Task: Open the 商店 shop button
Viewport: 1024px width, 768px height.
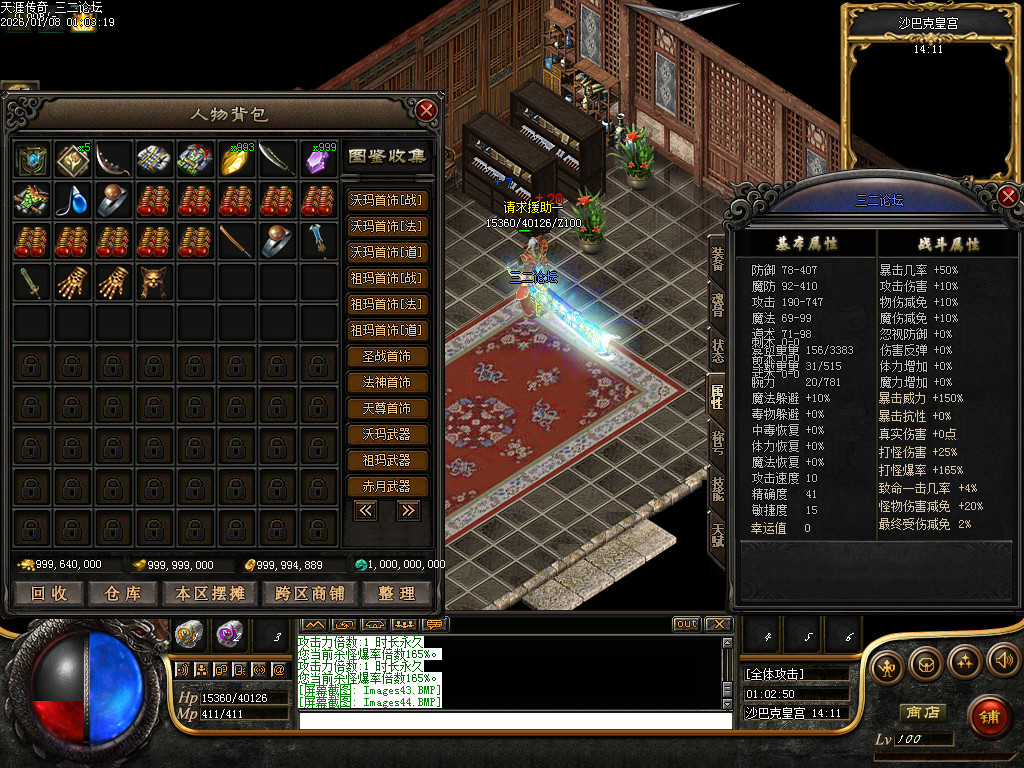Action: click(x=922, y=712)
